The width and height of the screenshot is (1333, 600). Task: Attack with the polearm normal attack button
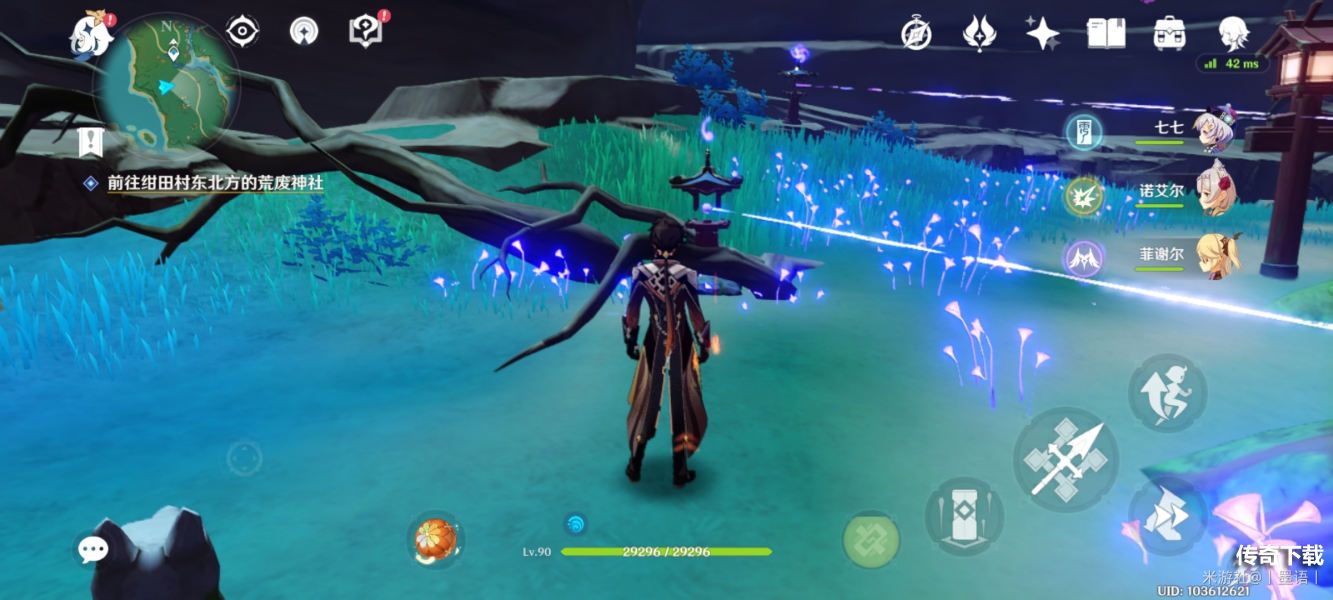pos(1065,459)
